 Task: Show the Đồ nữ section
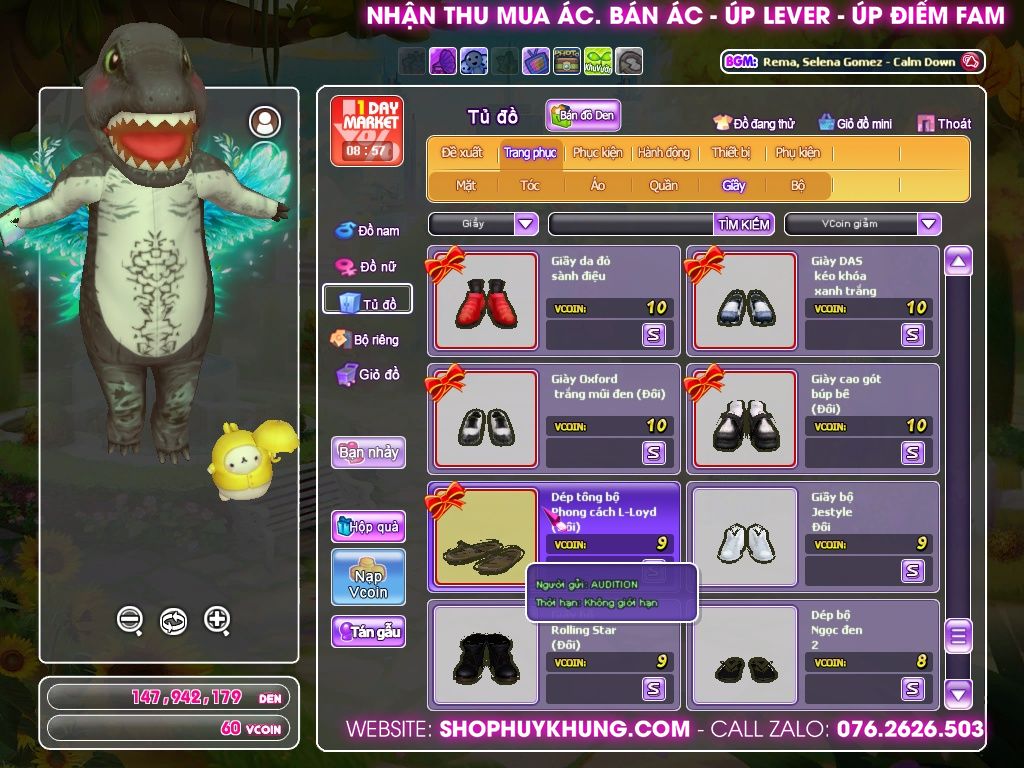pyautogui.click(x=367, y=267)
